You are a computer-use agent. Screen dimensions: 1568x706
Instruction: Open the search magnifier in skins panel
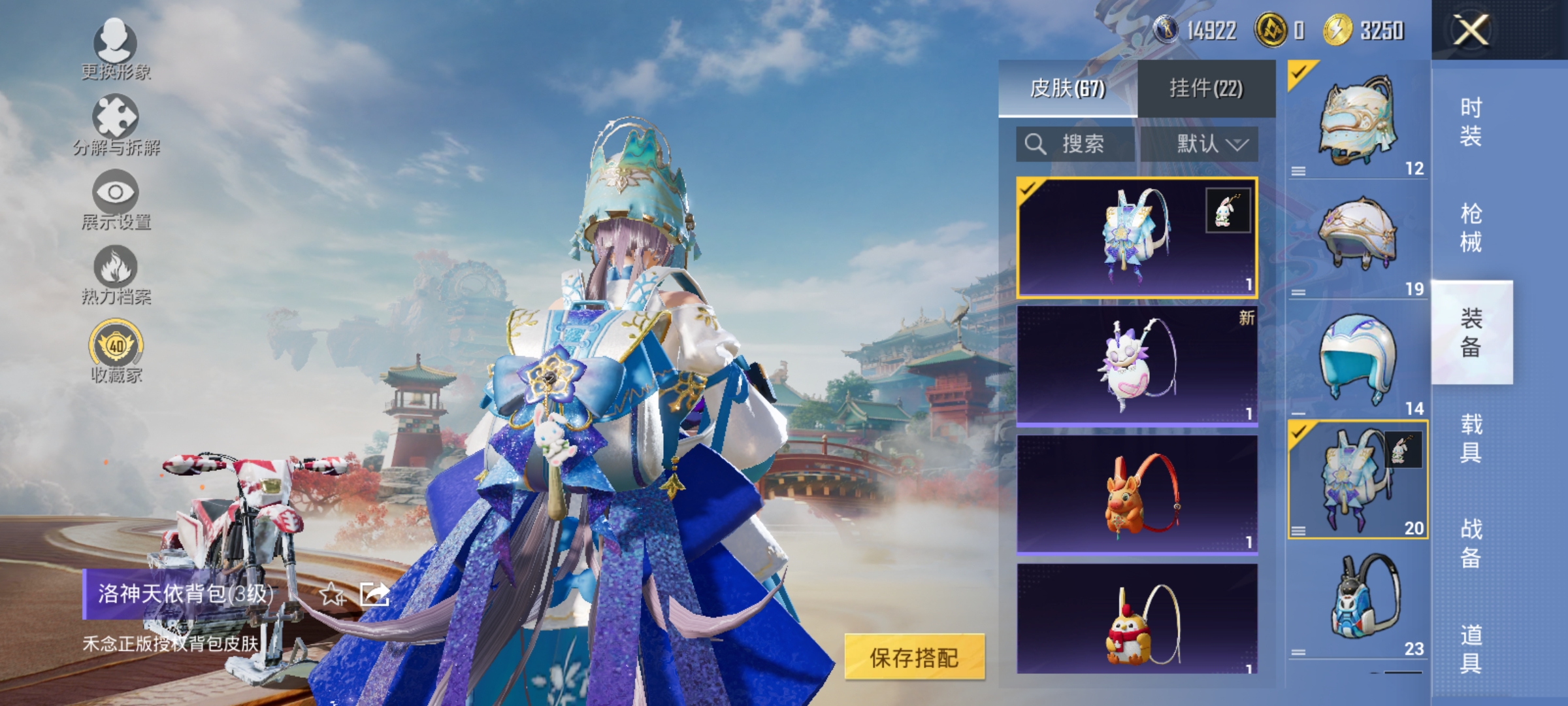(x=1036, y=144)
